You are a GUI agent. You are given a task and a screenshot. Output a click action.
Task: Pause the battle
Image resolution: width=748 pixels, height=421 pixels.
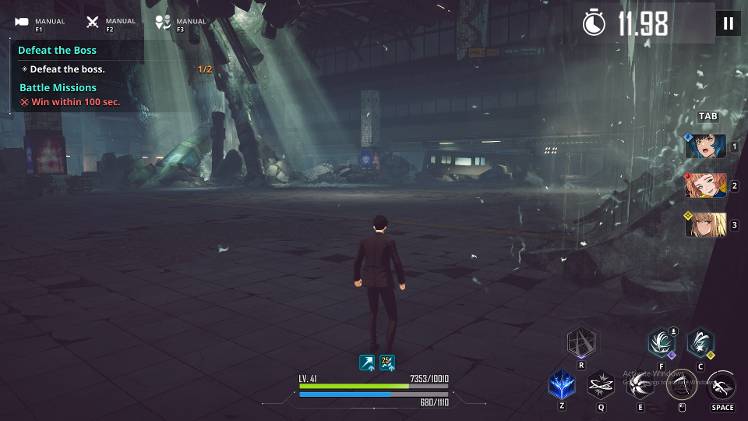(727, 24)
